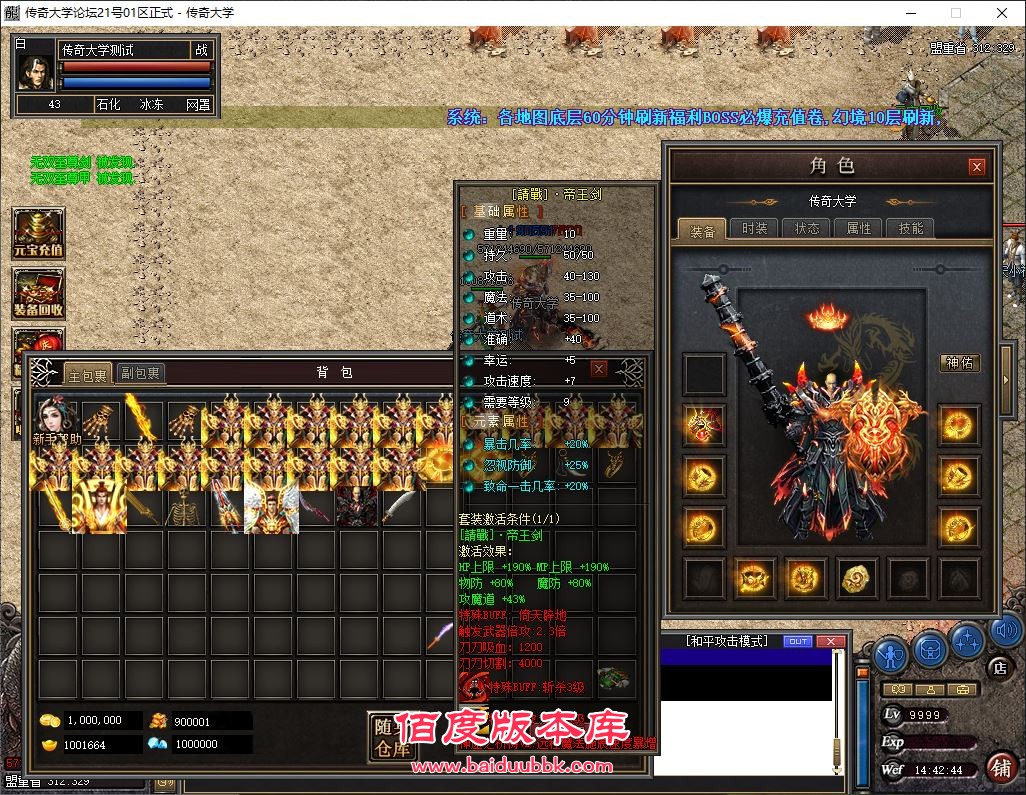
Task: Close the 背包 inventory window
Action: pos(599,369)
